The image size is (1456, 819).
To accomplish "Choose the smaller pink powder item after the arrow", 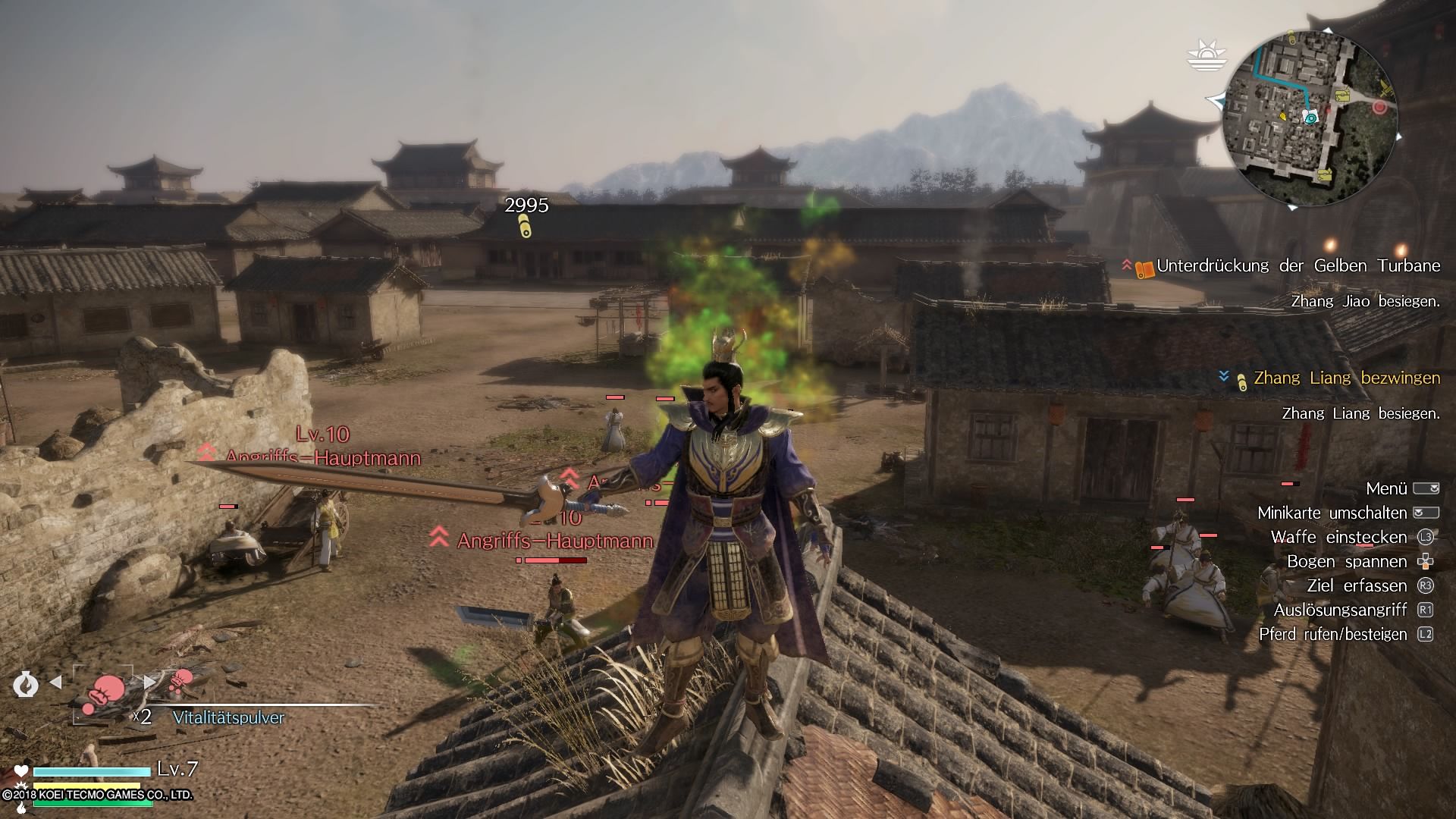I will tap(181, 679).
